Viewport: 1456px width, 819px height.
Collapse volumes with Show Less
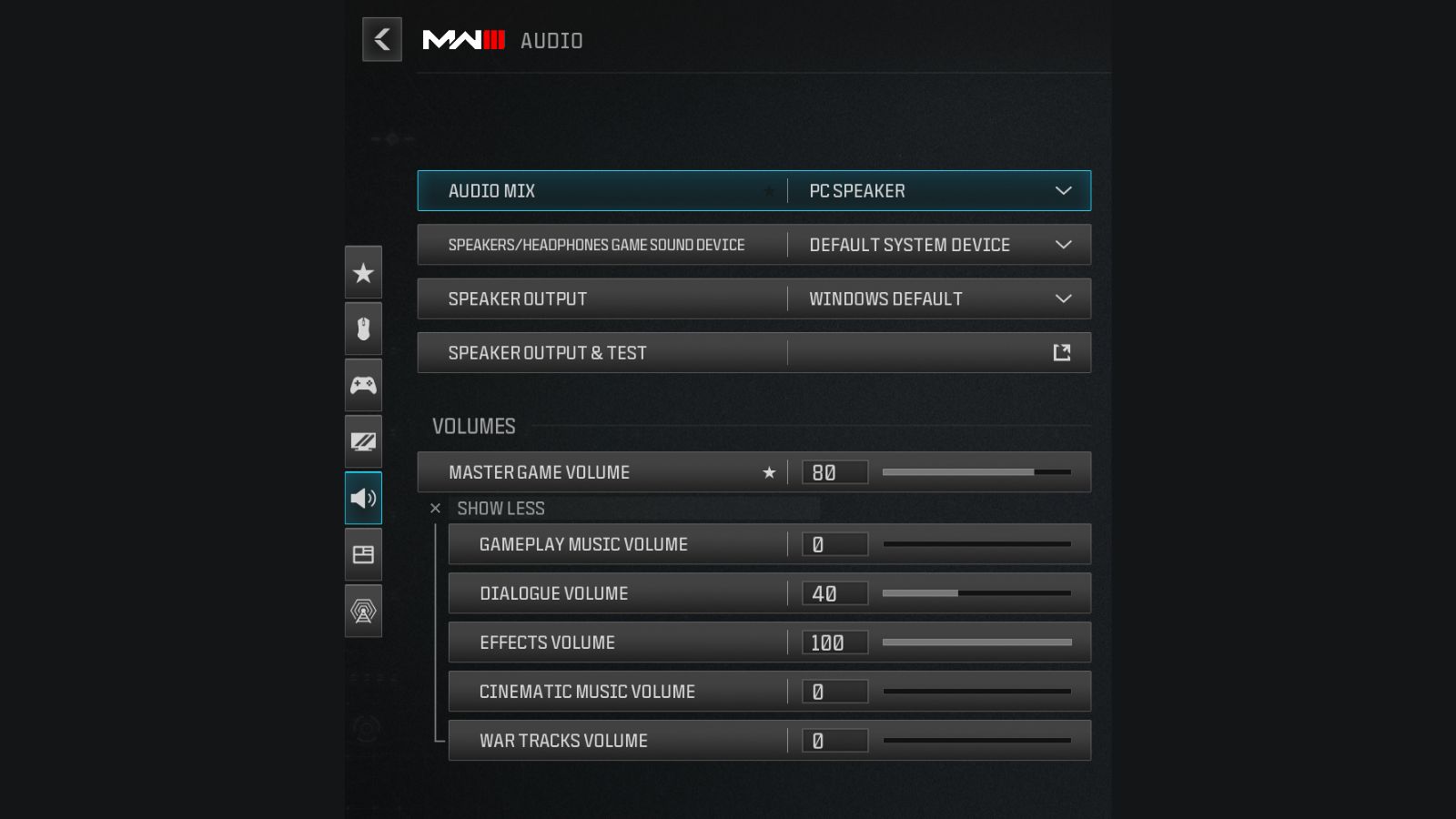click(501, 508)
